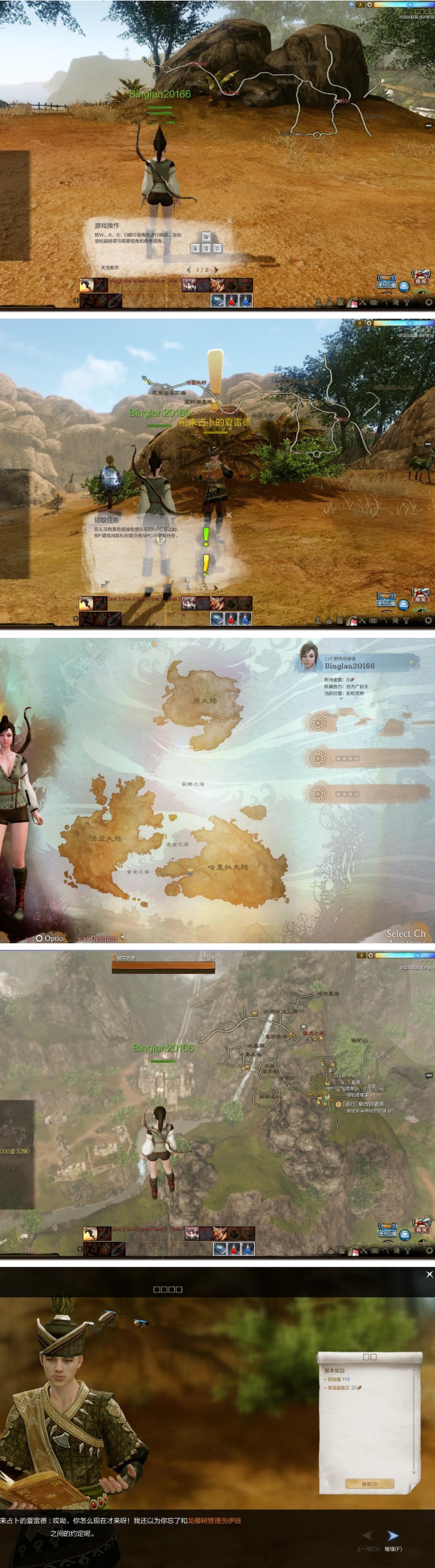Close the 游戏操作 tutorial popup

tap(229, 220)
